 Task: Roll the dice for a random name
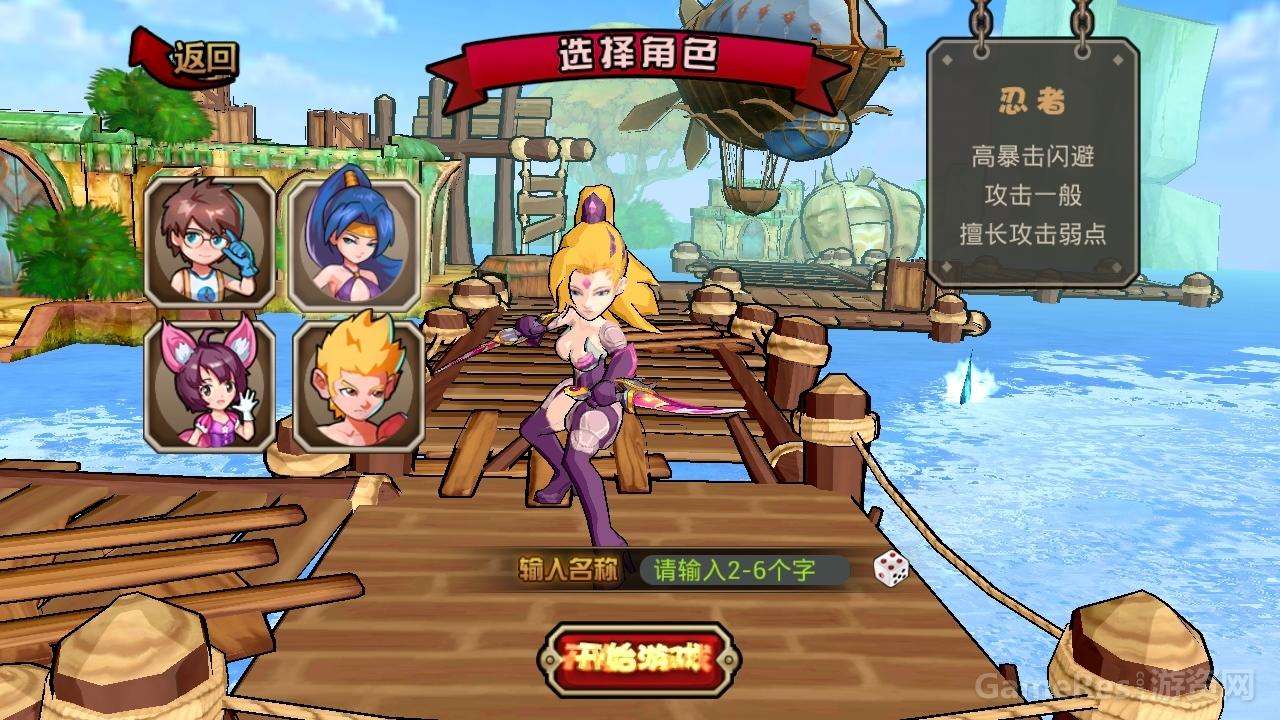tap(890, 570)
